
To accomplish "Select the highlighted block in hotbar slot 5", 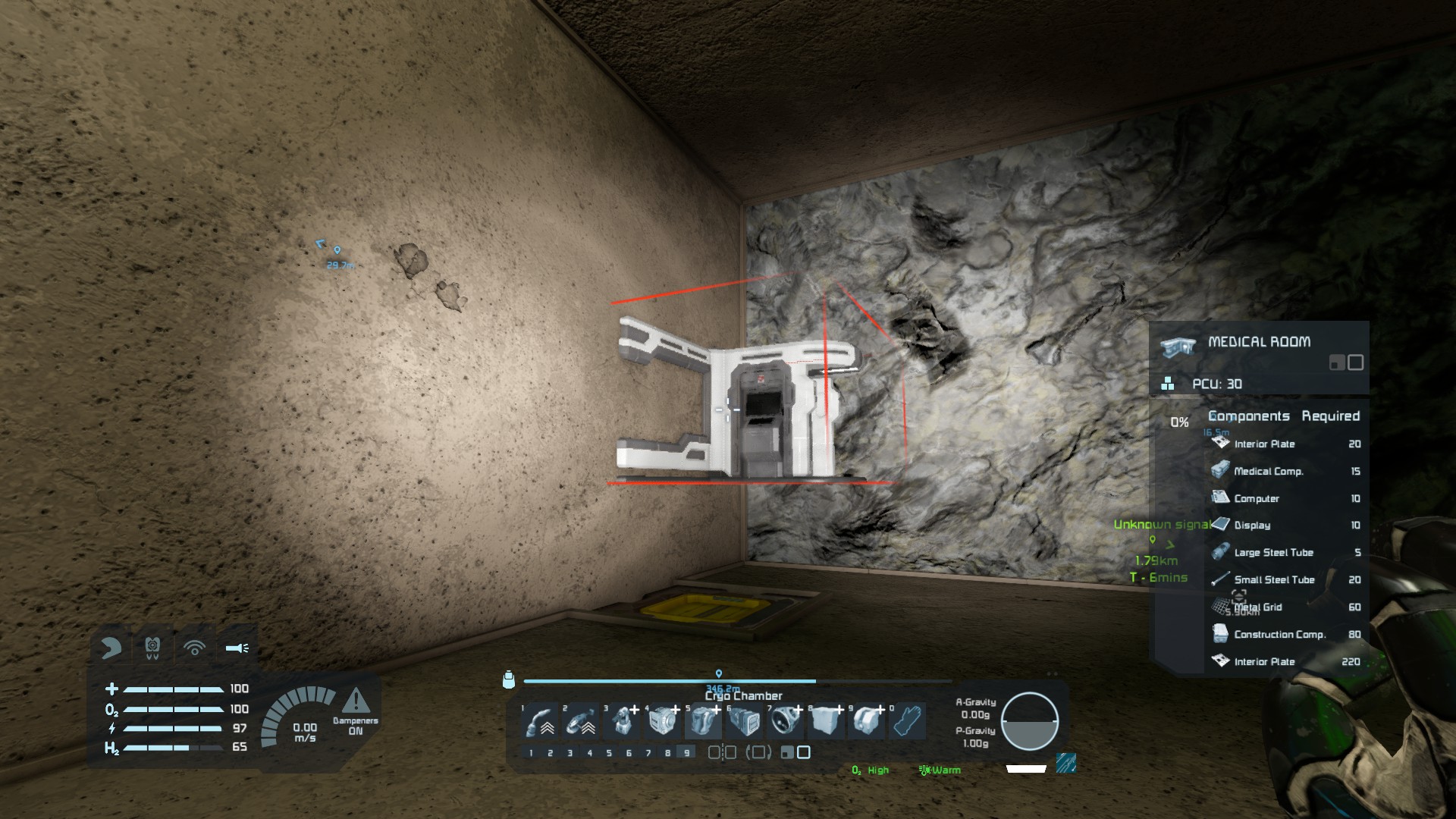I will [x=704, y=720].
